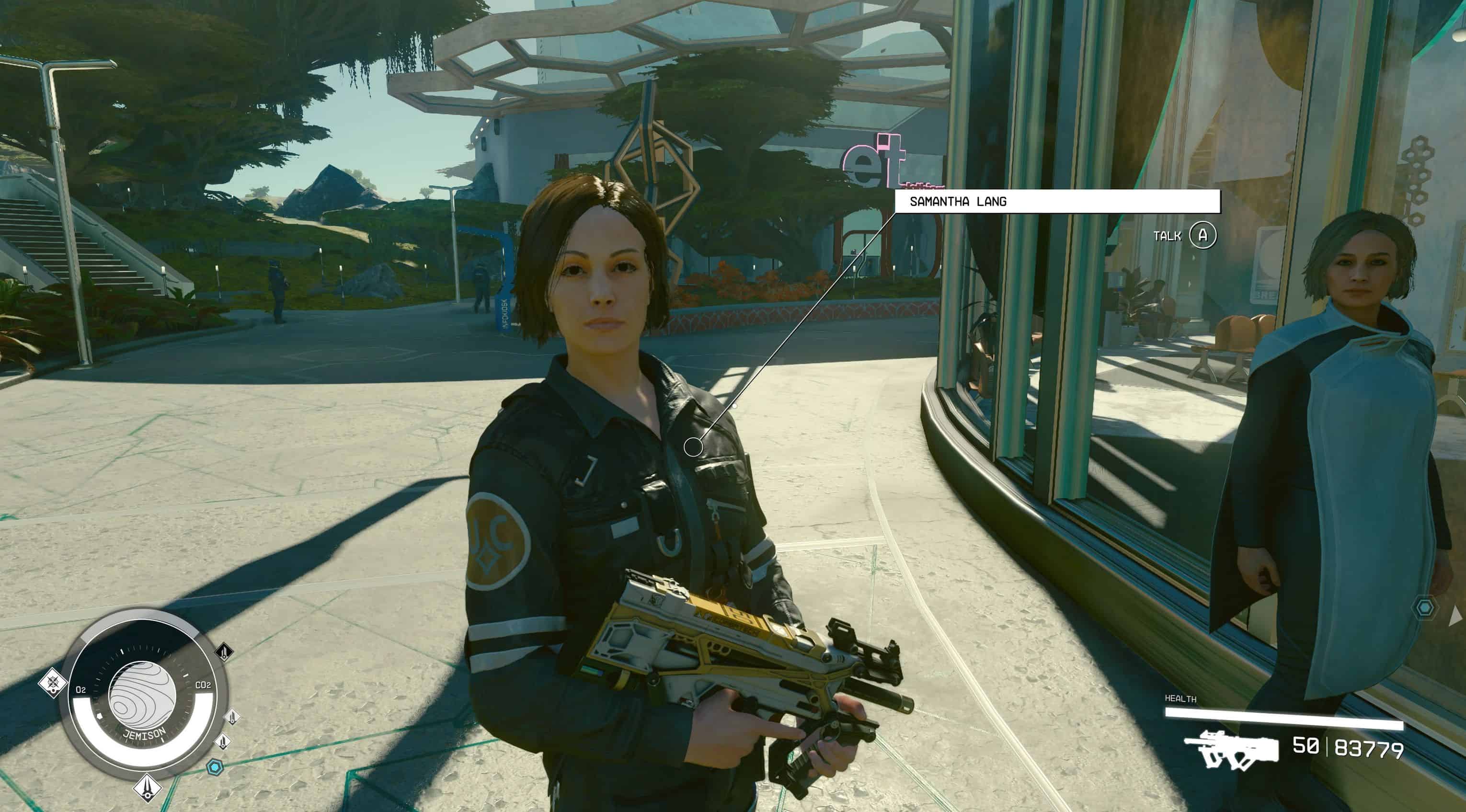Click the largest white diamond spire marker
The image size is (1466, 812).
coord(148,788)
